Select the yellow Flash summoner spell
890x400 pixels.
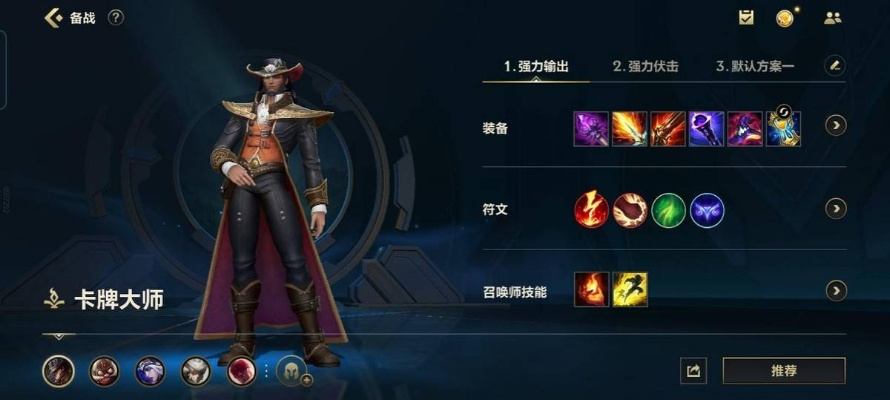tap(630, 290)
